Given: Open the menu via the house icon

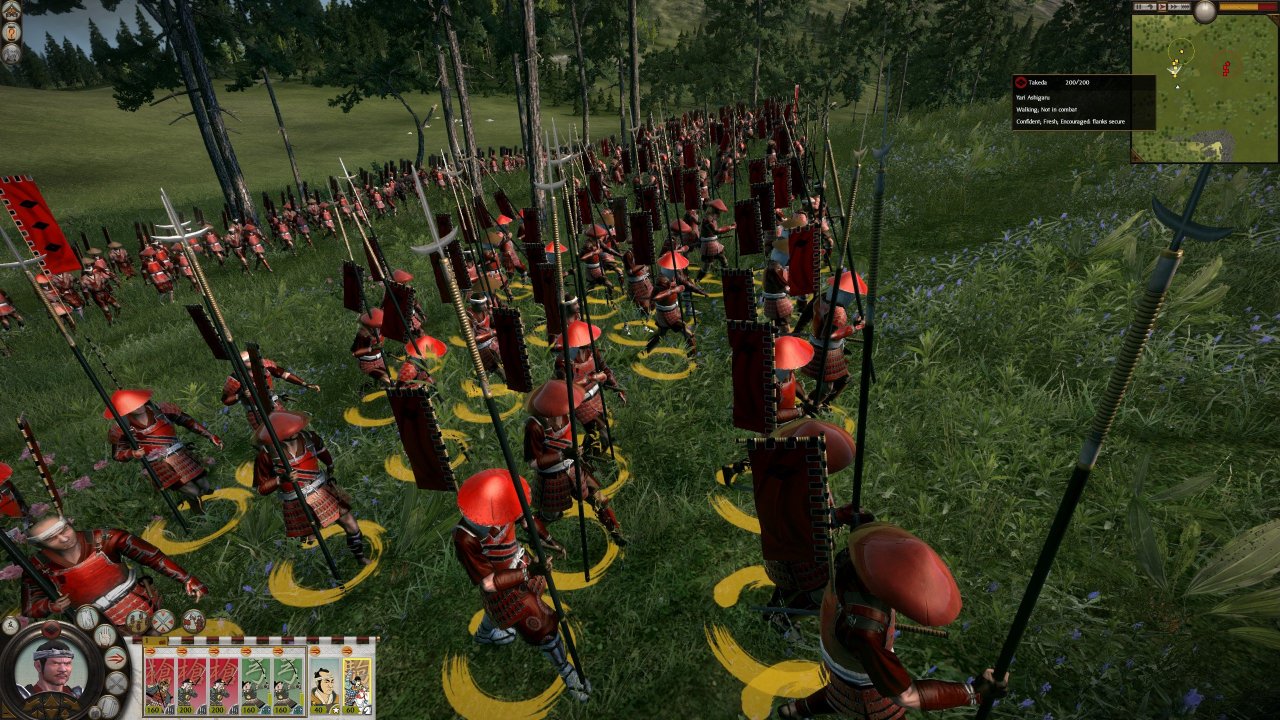Looking at the screenshot, I should point(11,11).
